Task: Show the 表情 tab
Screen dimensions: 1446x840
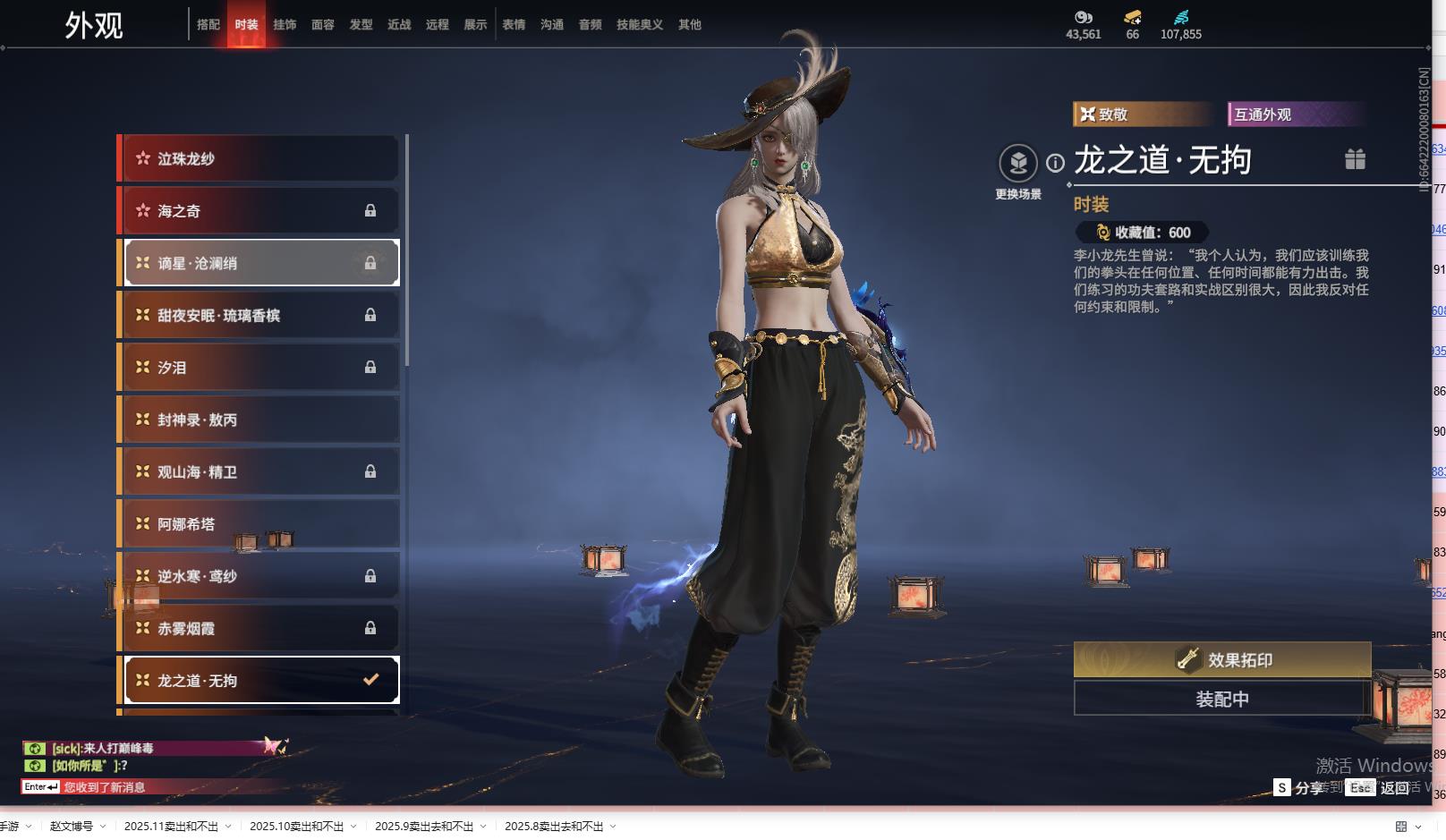Action: (514, 25)
